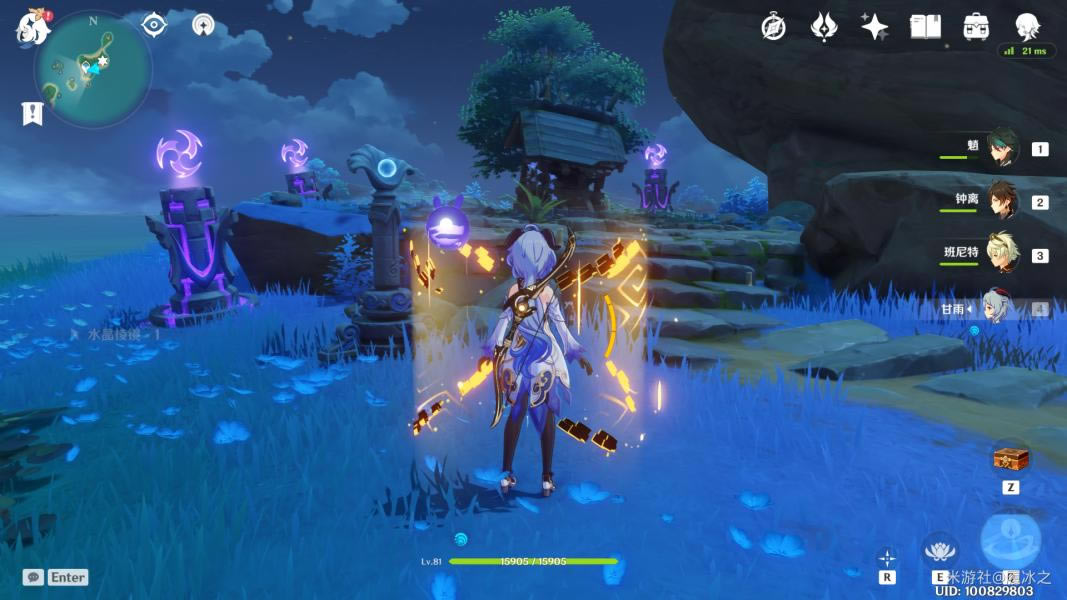This screenshot has height=600, width=1067.
Task: Open the compass events icon
Action: [773, 27]
